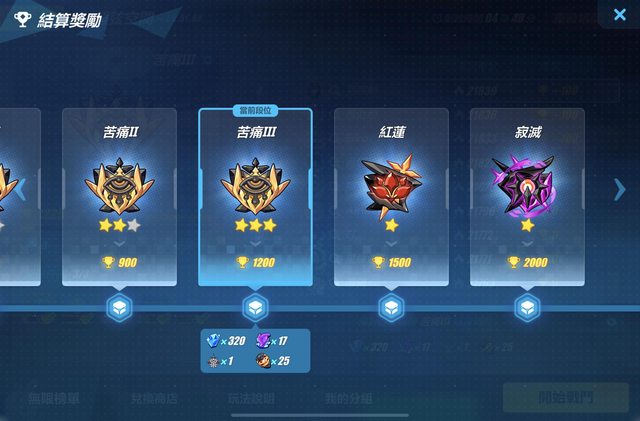
Task: Open the reward box under 苦痛II
Action: pyautogui.click(x=119, y=308)
